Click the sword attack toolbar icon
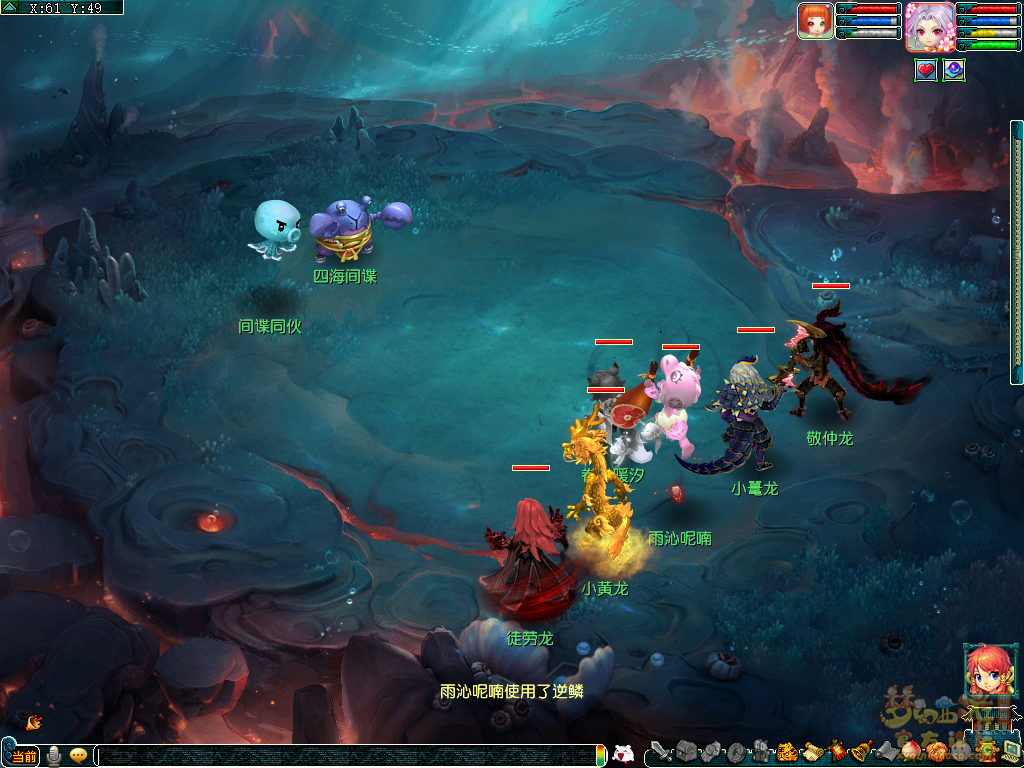1024x768 pixels. (x=661, y=750)
